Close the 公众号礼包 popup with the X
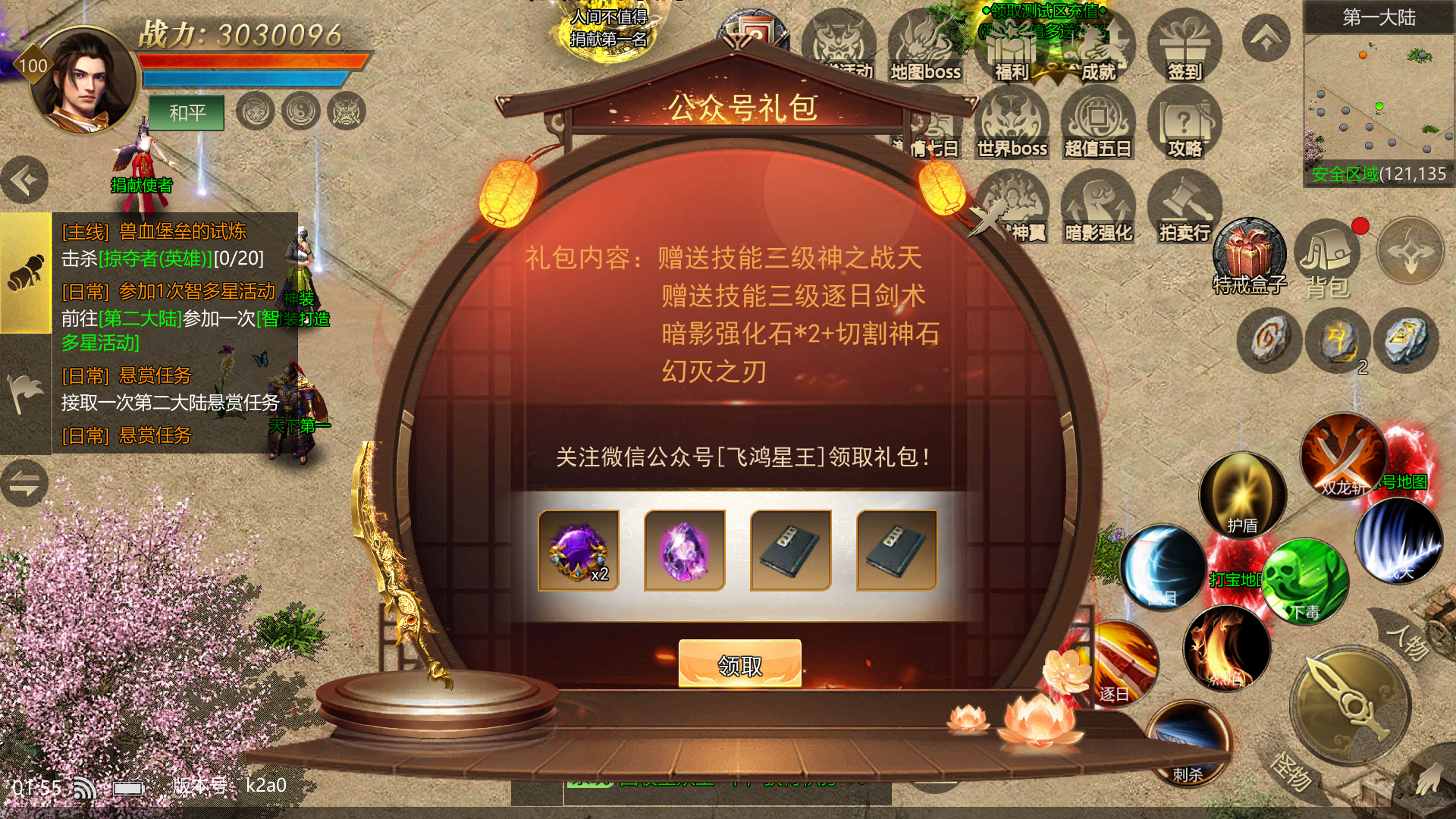The width and height of the screenshot is (1456, 819). pyautogui.click(x=988, y=222)
